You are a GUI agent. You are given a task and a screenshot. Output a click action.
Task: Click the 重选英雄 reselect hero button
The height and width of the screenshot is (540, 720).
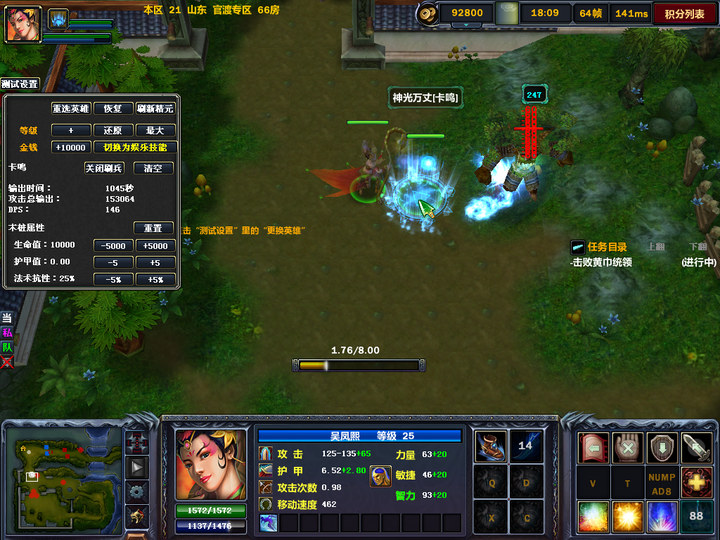coord(71,108)
